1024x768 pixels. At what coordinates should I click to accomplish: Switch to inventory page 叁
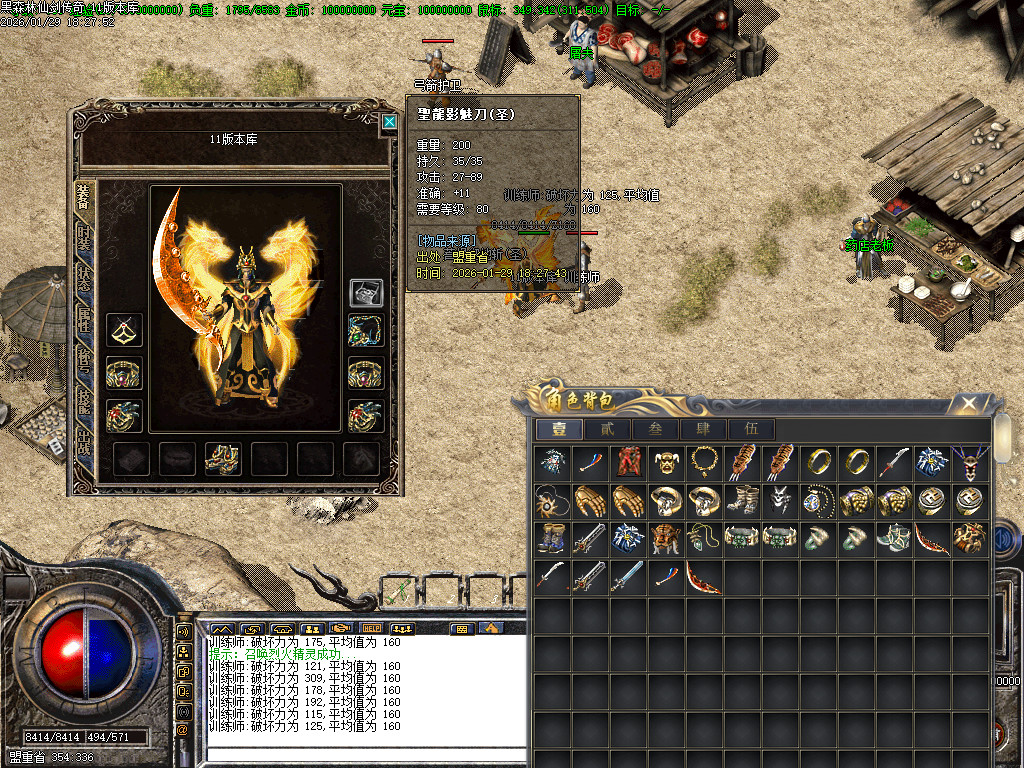point(654,429)
